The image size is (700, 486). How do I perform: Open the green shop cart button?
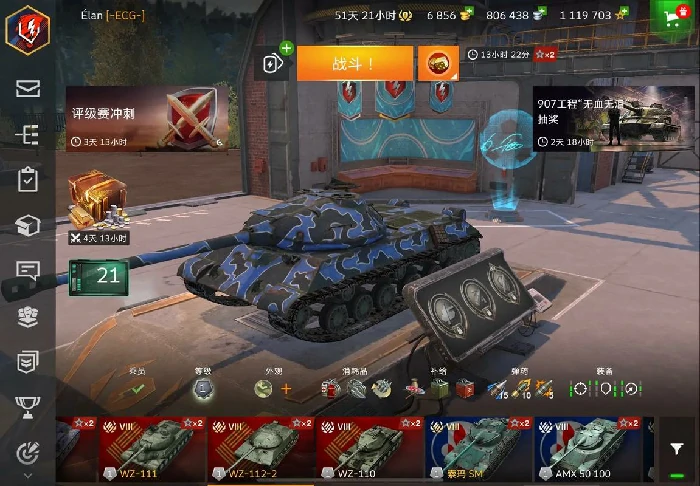tap(675, 16)
